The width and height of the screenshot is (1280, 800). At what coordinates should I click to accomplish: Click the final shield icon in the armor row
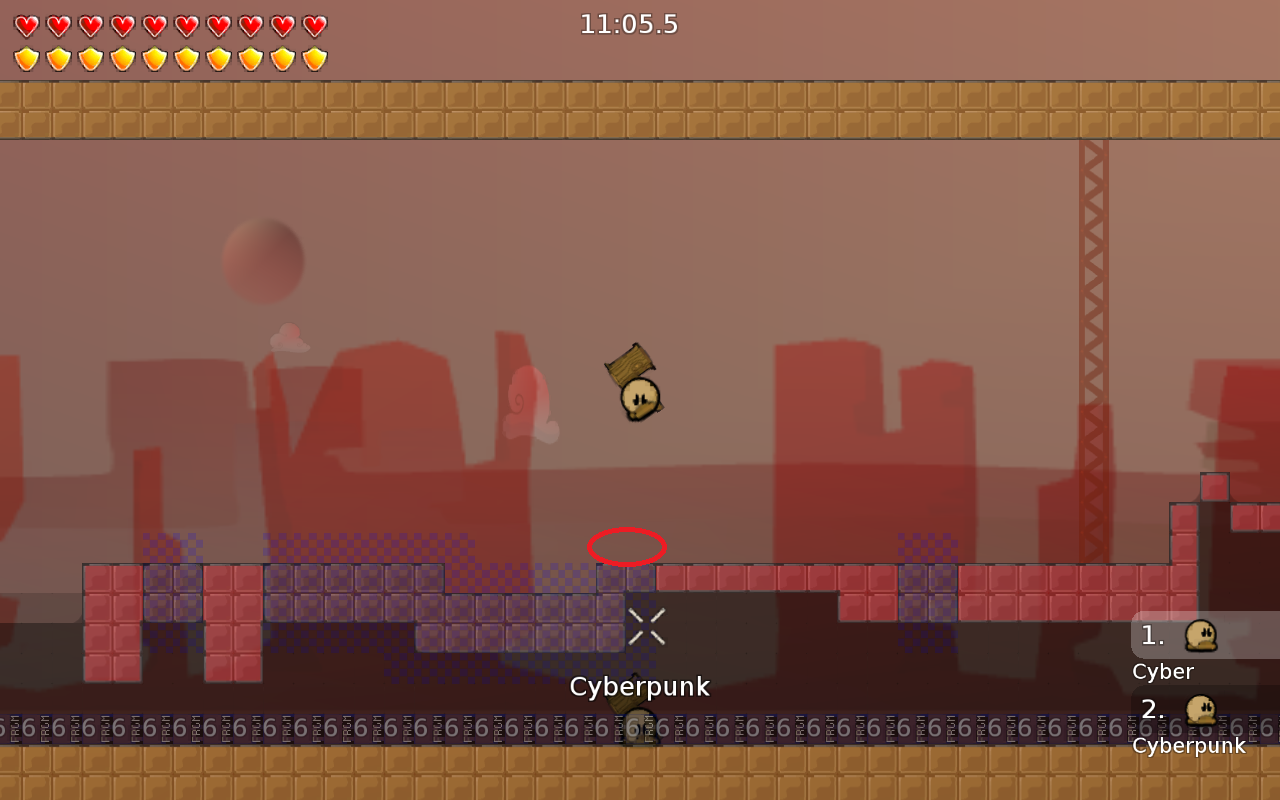pyautogui.click(x=314, y=56)
